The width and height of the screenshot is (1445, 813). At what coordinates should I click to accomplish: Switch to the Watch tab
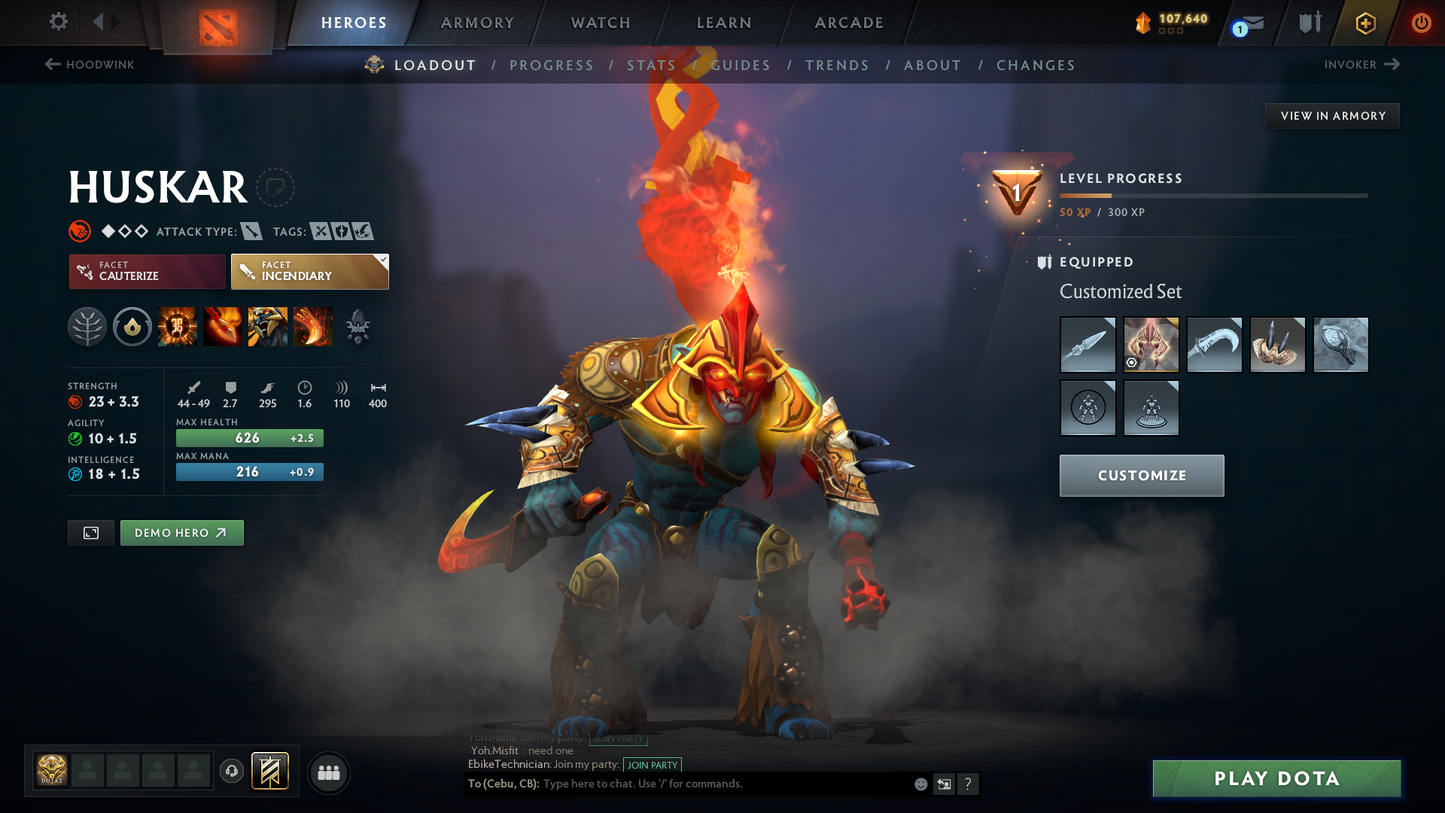(600, 22)
